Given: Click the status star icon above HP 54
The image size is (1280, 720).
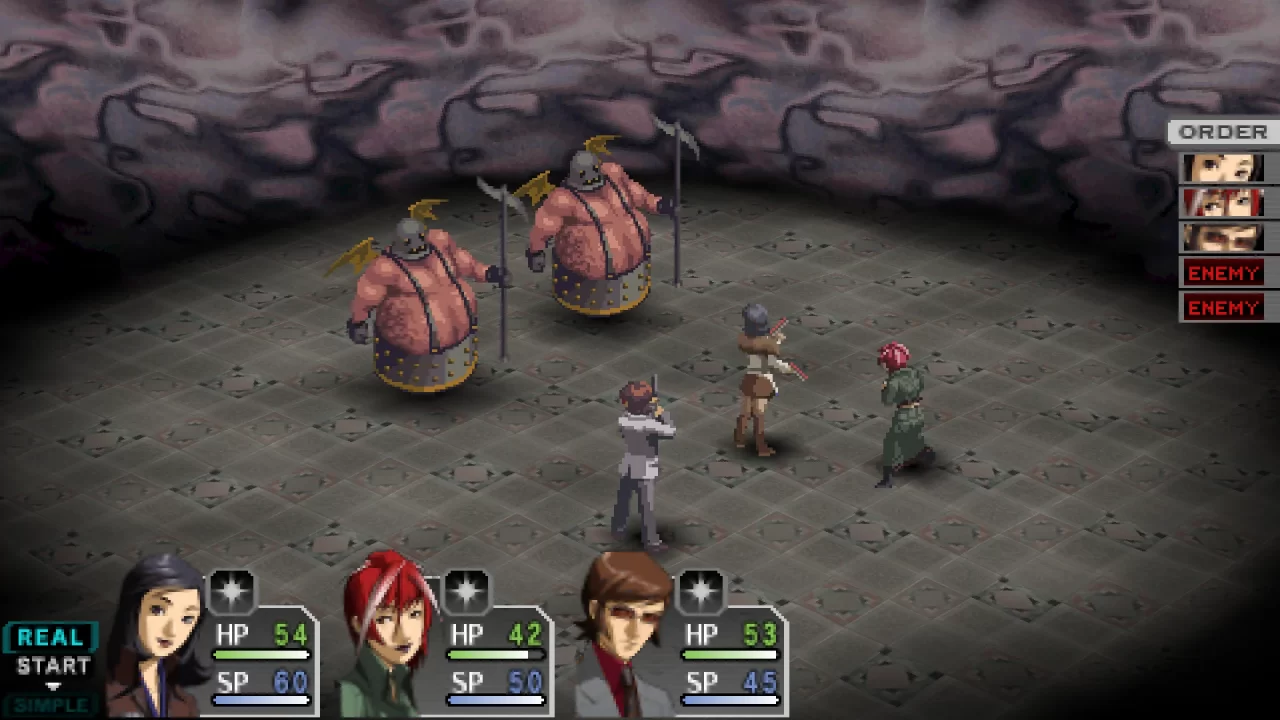Looking at the screenshot, I should pos(232,591).
